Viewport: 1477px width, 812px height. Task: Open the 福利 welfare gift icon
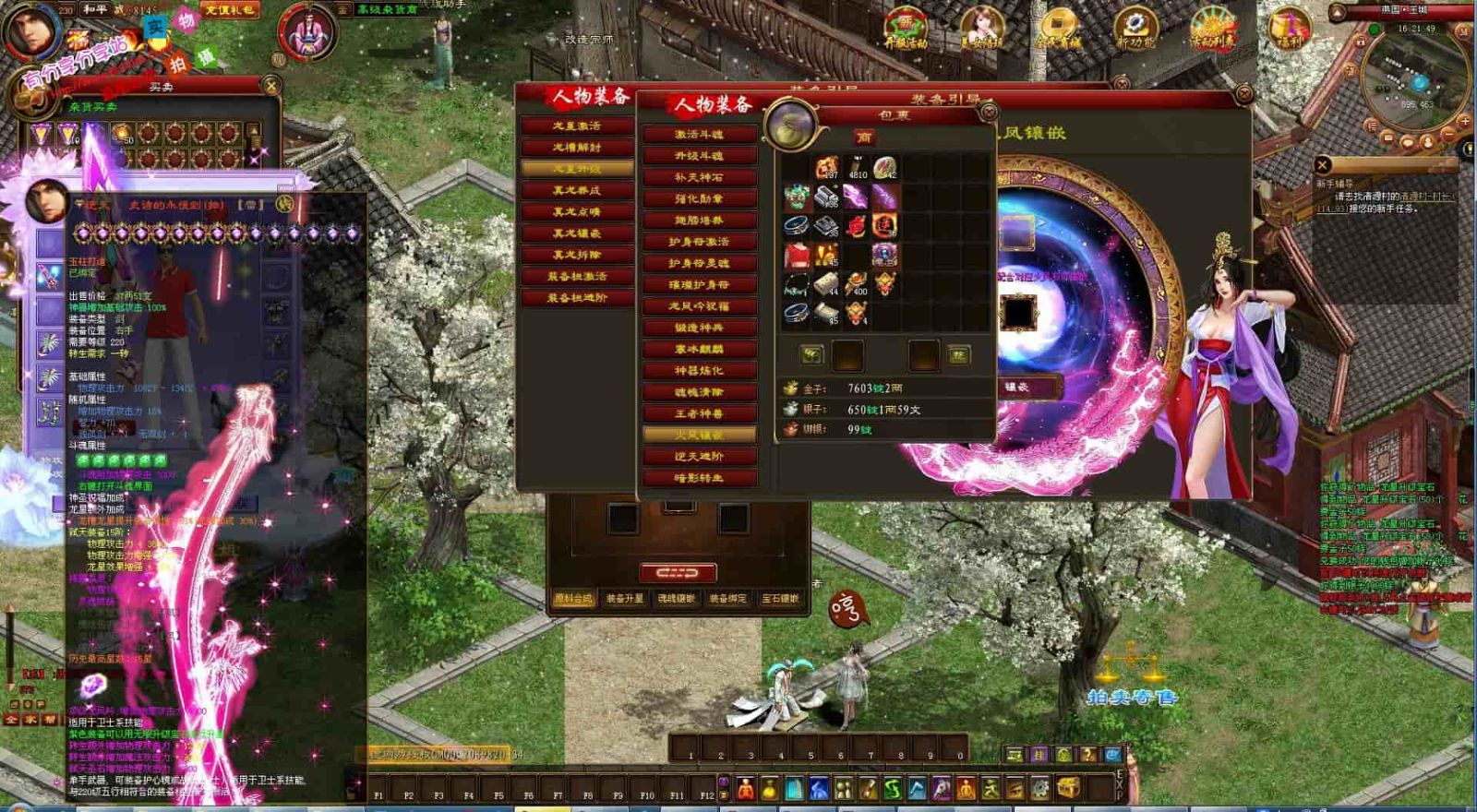[1290, 30]
